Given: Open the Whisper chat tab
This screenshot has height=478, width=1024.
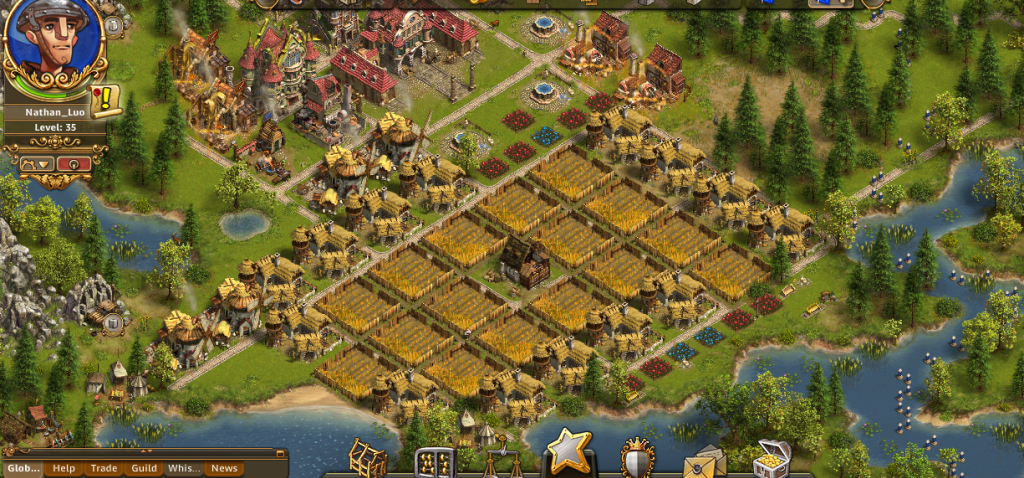Looking at the screenshot, I should click(x=184, y=468).
